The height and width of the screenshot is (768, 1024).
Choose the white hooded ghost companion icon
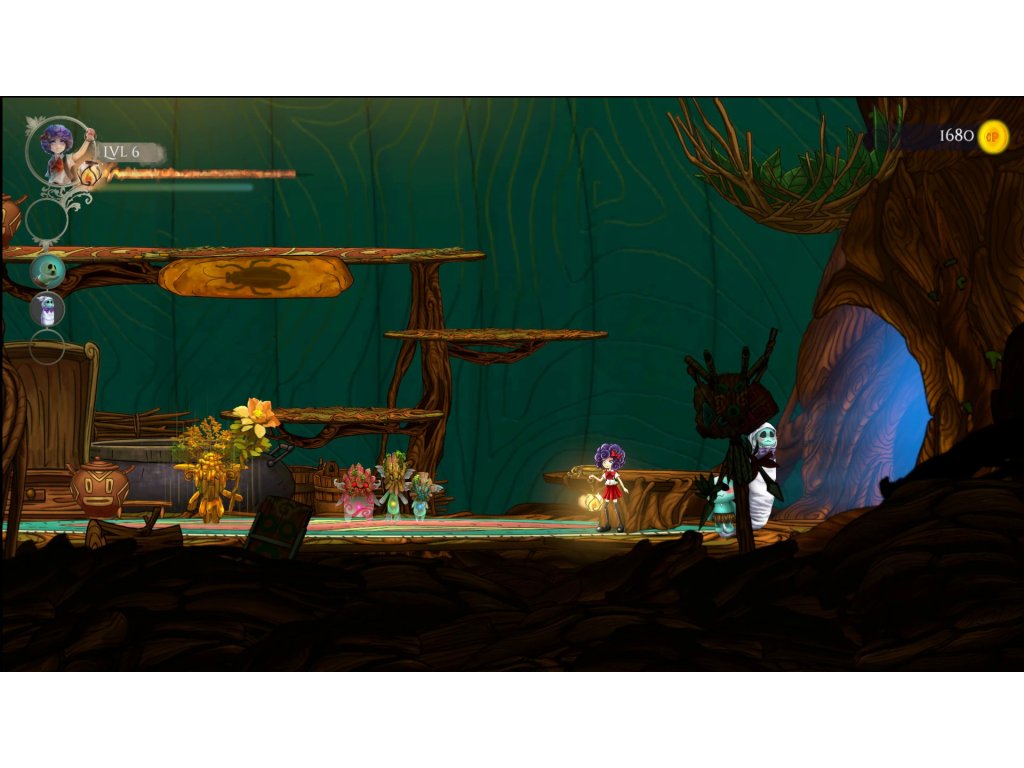[47, 309]
